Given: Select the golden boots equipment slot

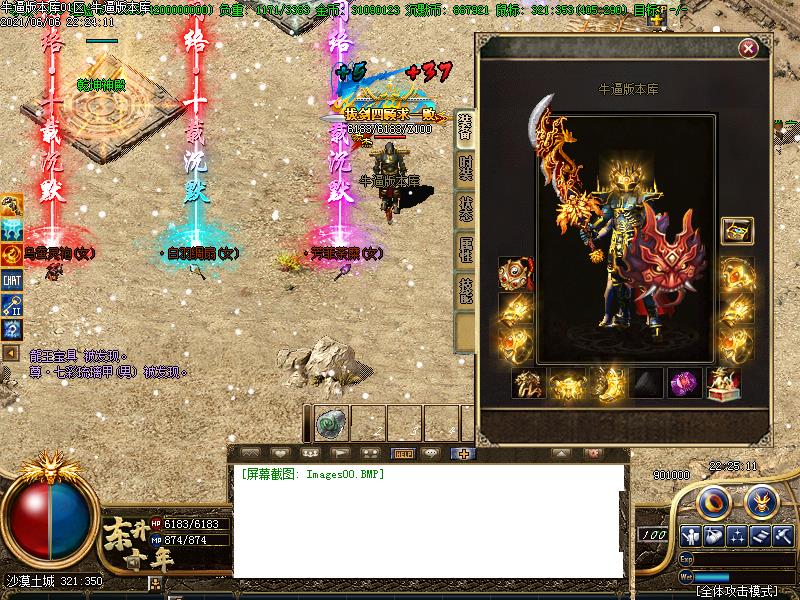Looking at the screenshot, I should [x=606, y=384].
